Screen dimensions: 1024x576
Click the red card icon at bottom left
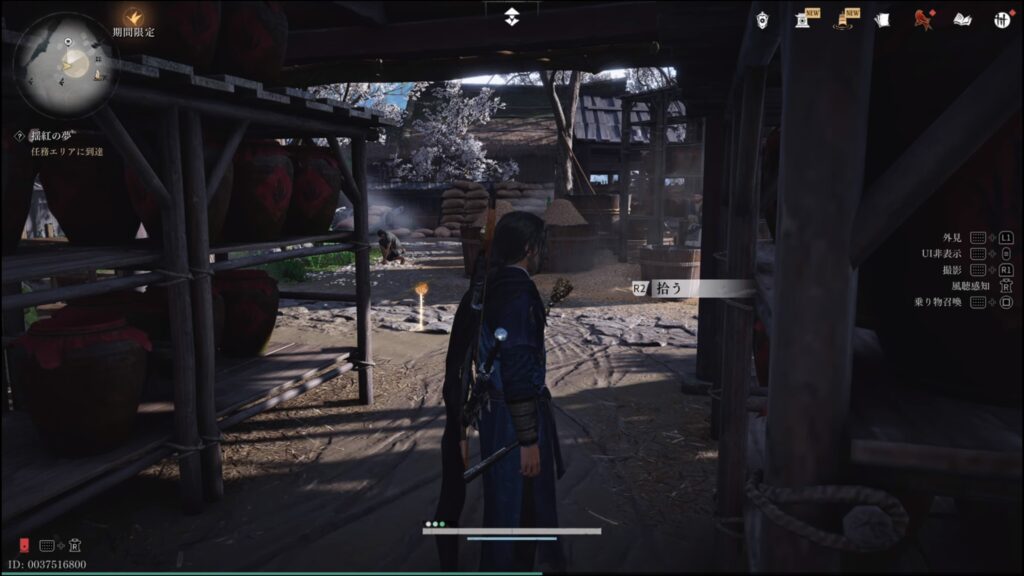click(23, 545)
